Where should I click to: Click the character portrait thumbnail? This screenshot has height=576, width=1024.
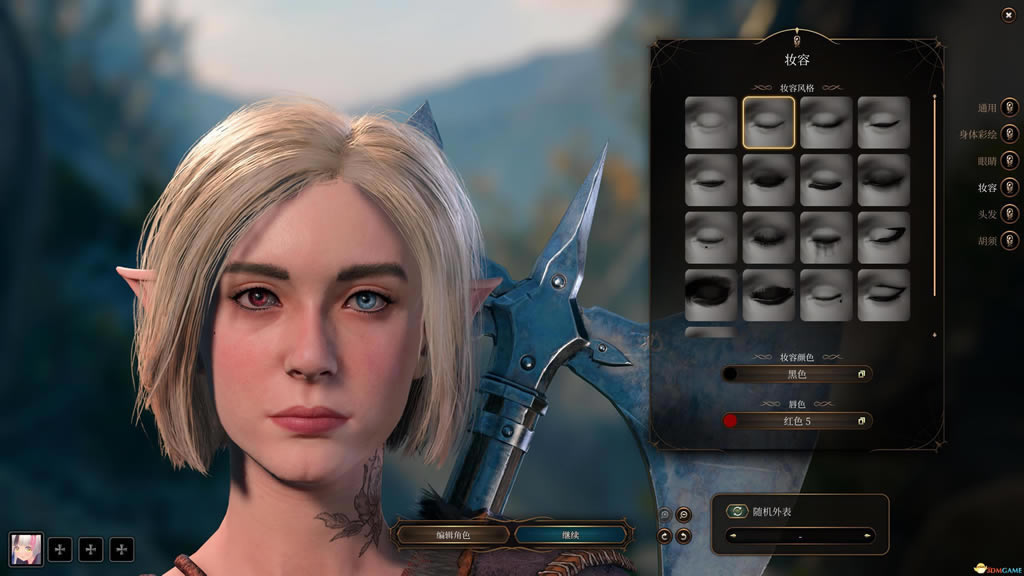pyautogui.click(x=27, y=548)
